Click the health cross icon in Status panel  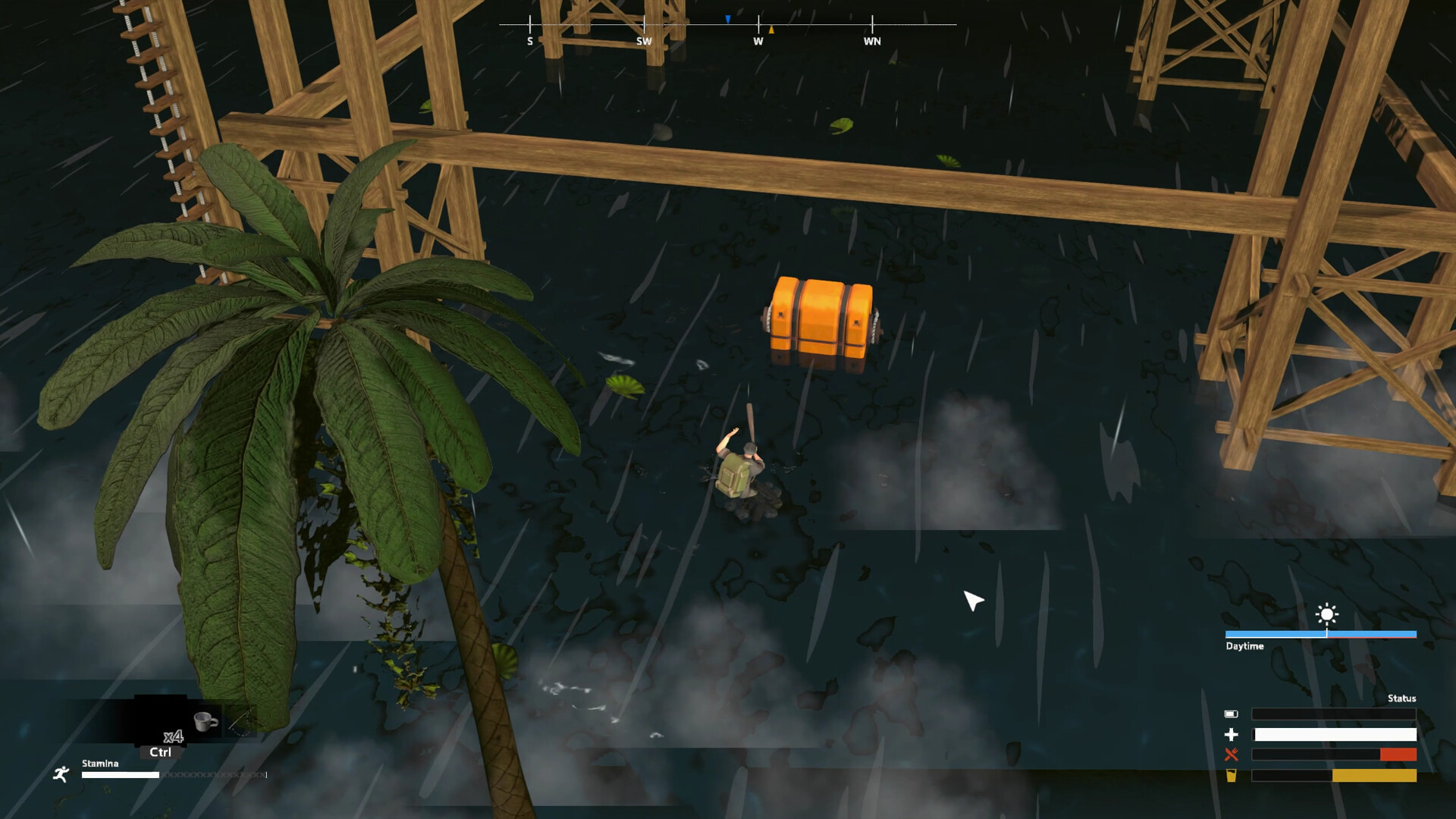click(x=1232, y=734)
